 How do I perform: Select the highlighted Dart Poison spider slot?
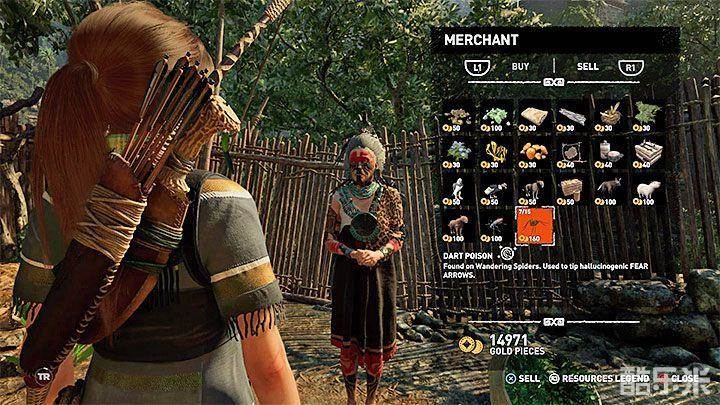(531, 226)
